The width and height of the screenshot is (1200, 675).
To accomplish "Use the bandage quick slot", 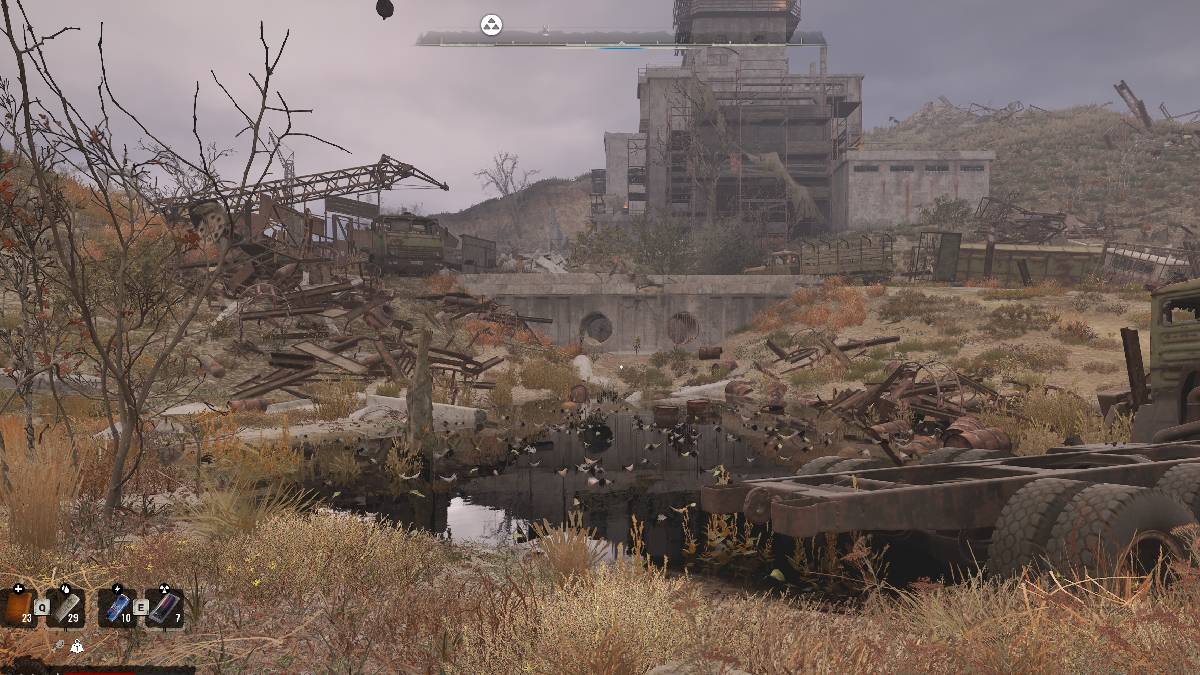I will [66, 606].
